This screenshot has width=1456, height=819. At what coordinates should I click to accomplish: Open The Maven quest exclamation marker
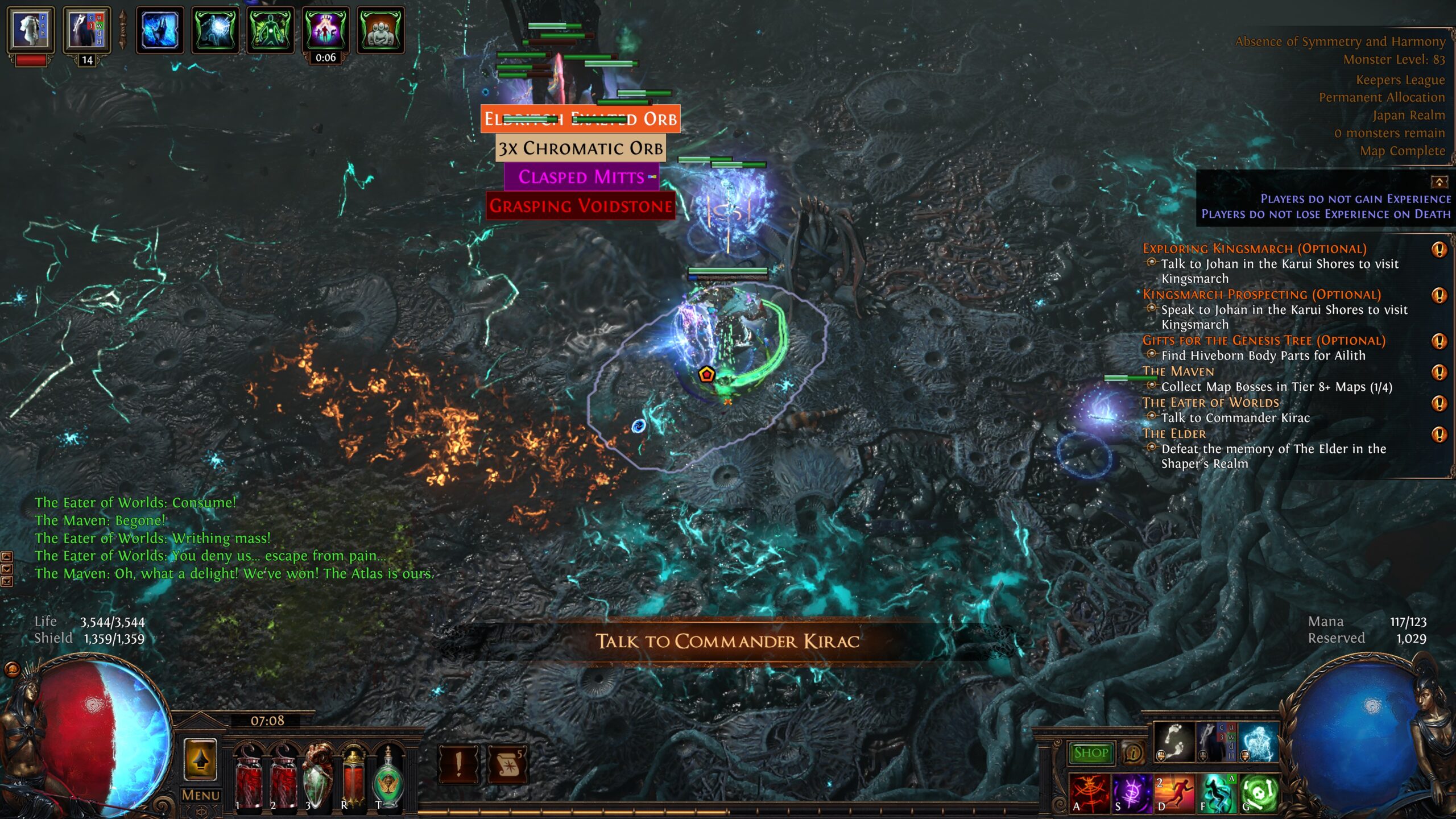click(x=1438, y=373)
